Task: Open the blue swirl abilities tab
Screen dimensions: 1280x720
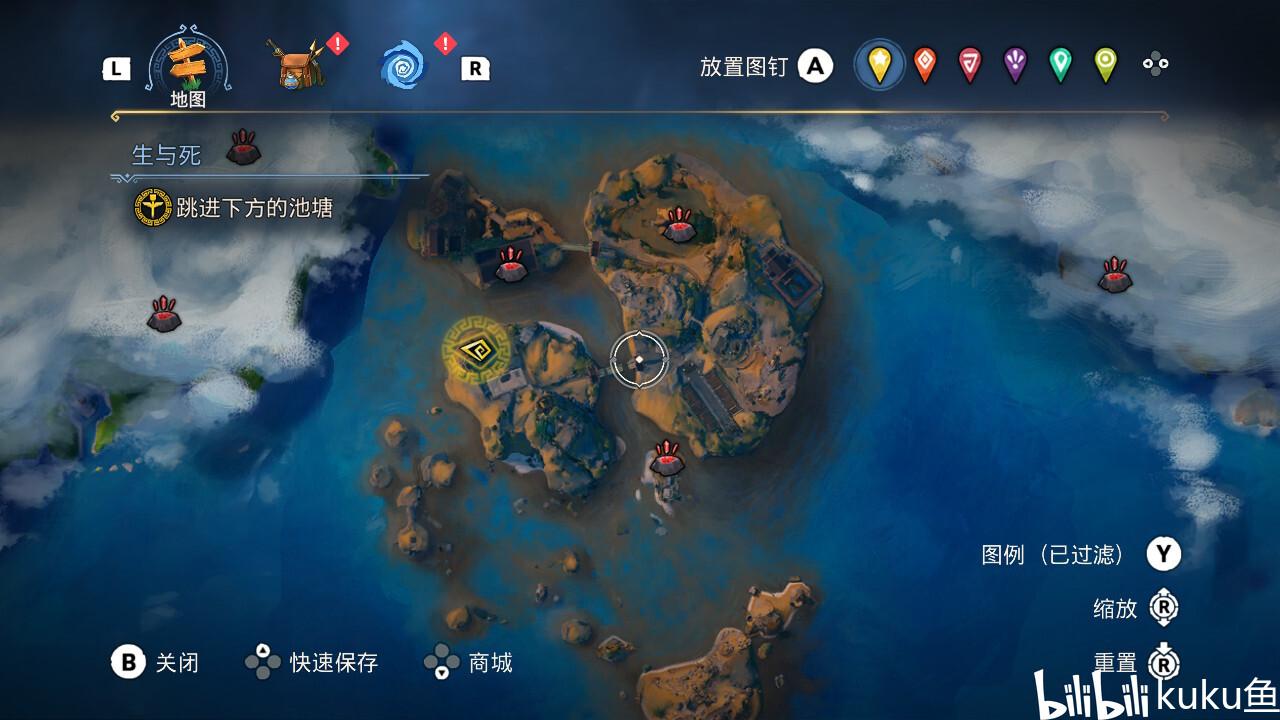Action: pos(403,66)
